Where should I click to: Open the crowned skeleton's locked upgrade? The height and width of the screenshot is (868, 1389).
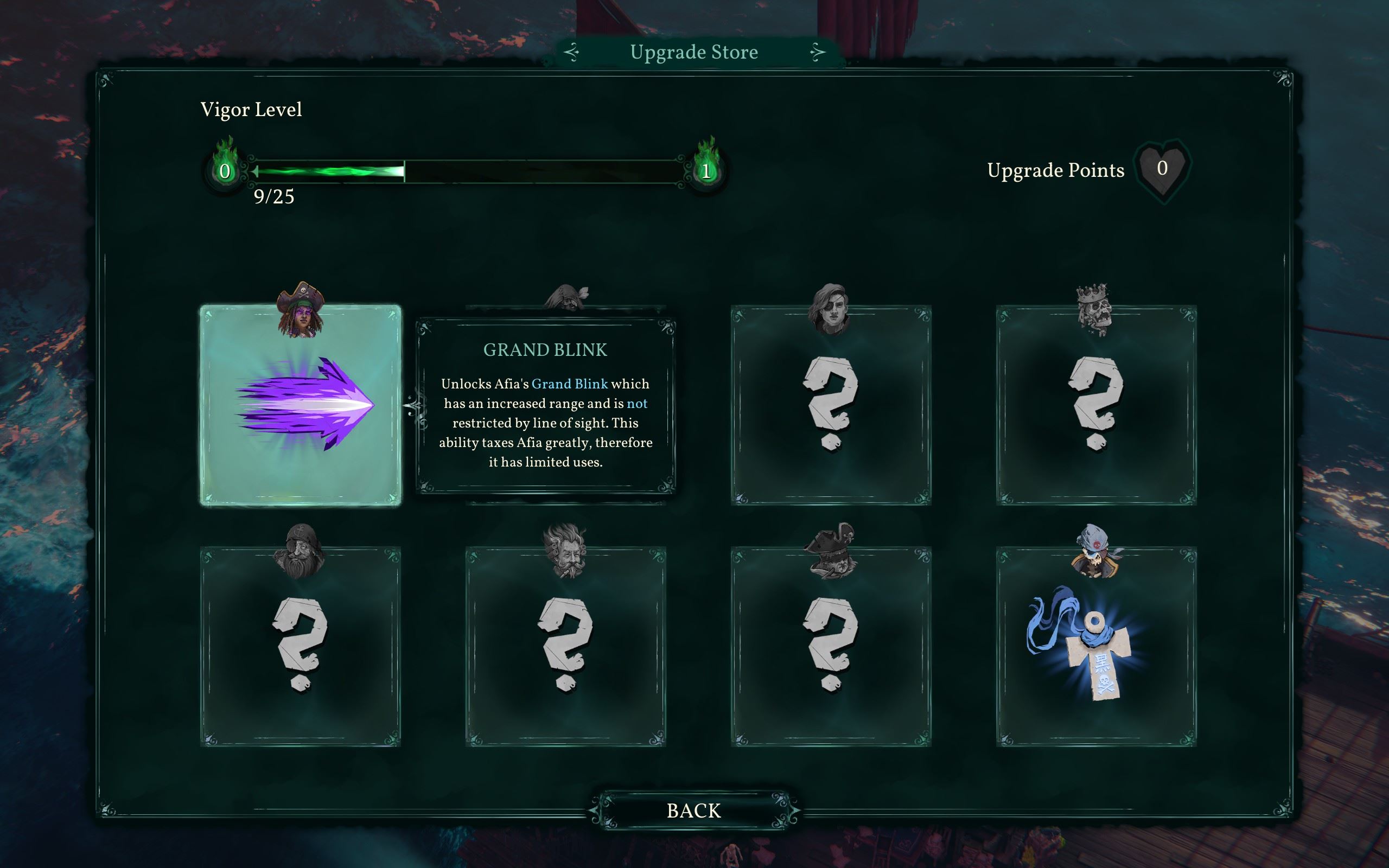tap(1096, 405)
